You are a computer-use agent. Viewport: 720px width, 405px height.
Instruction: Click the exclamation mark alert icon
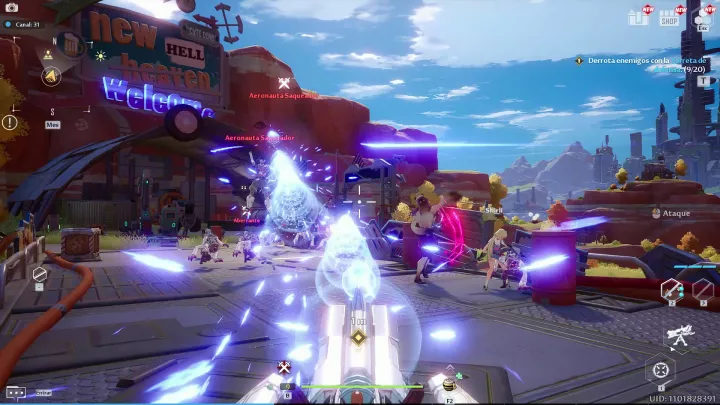[x=10, y=122]
